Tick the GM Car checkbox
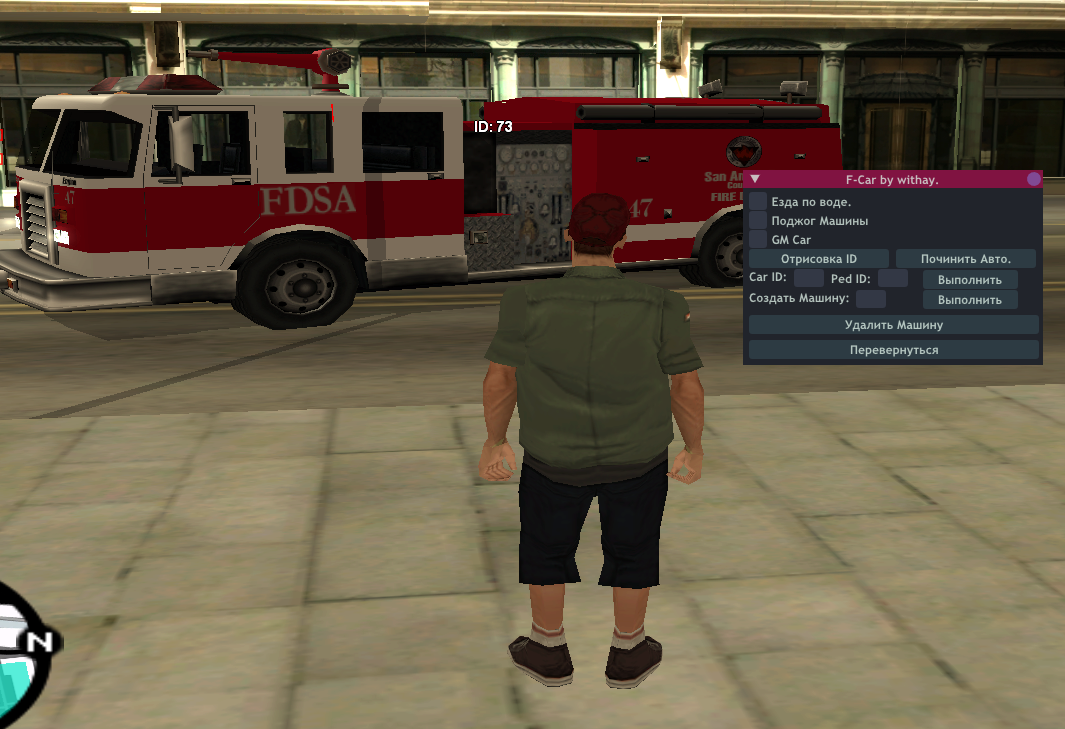The image size is (1065, 729). (x=758, y=240)
